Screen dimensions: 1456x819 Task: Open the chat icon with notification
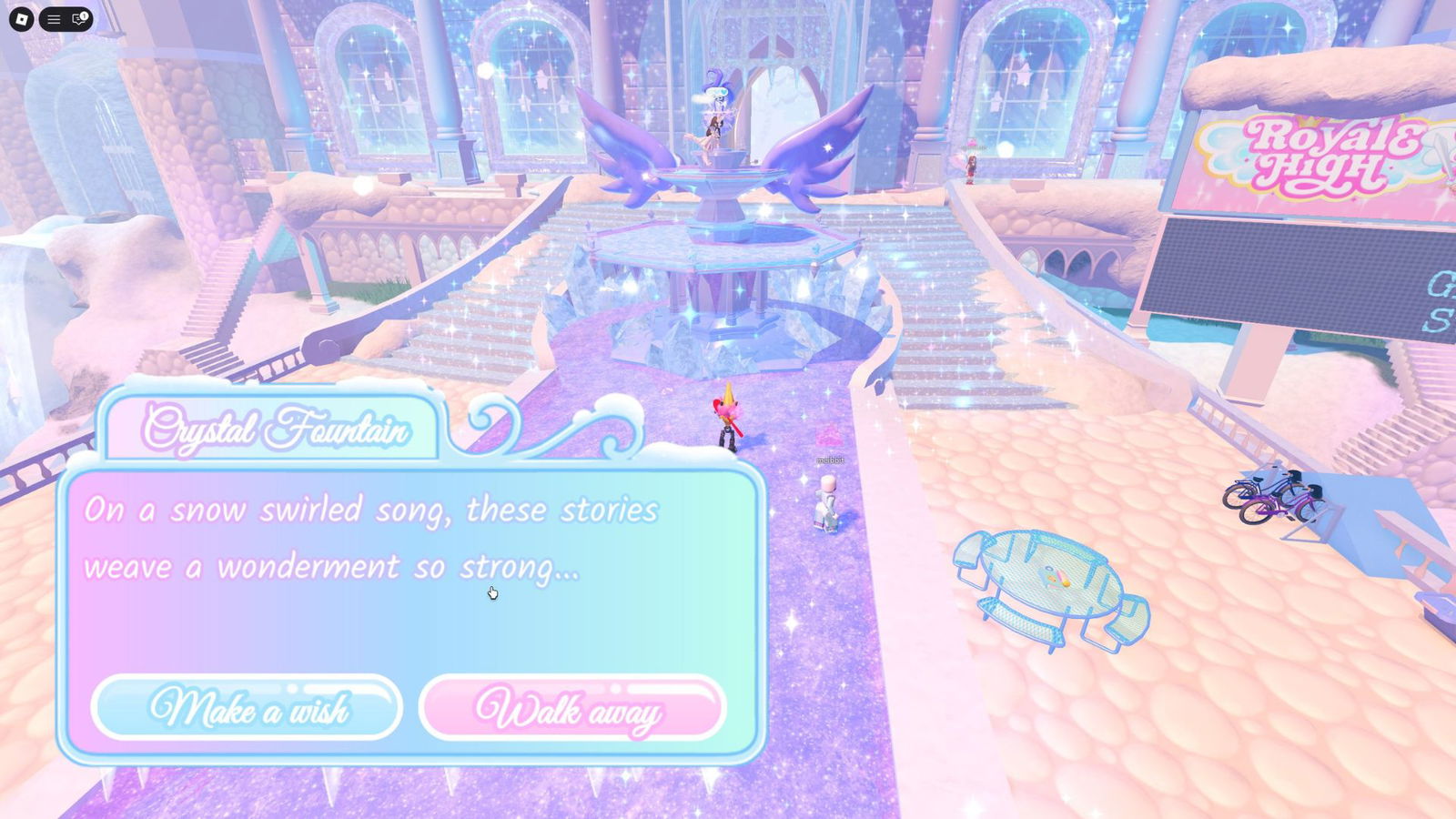point(79,19)
